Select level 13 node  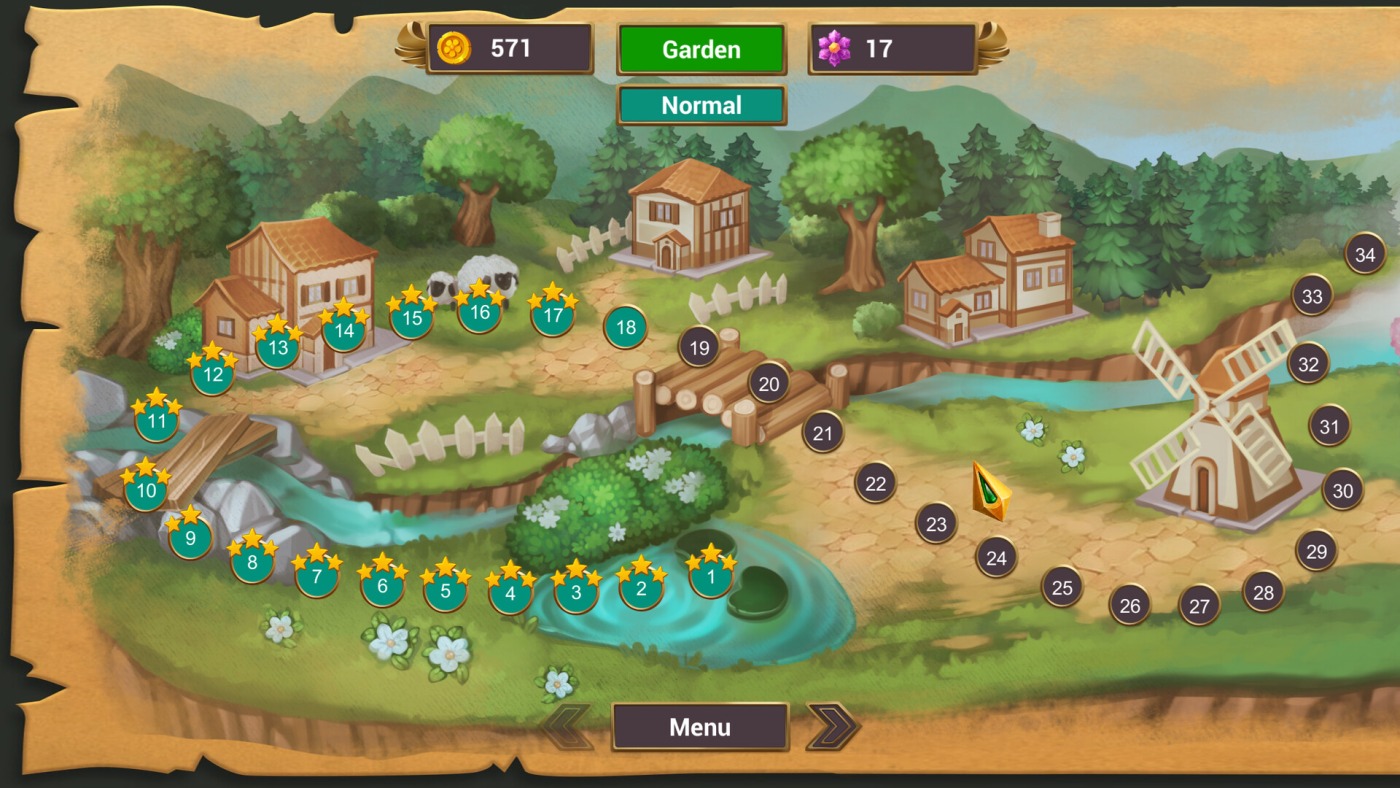tap(278, 348)
